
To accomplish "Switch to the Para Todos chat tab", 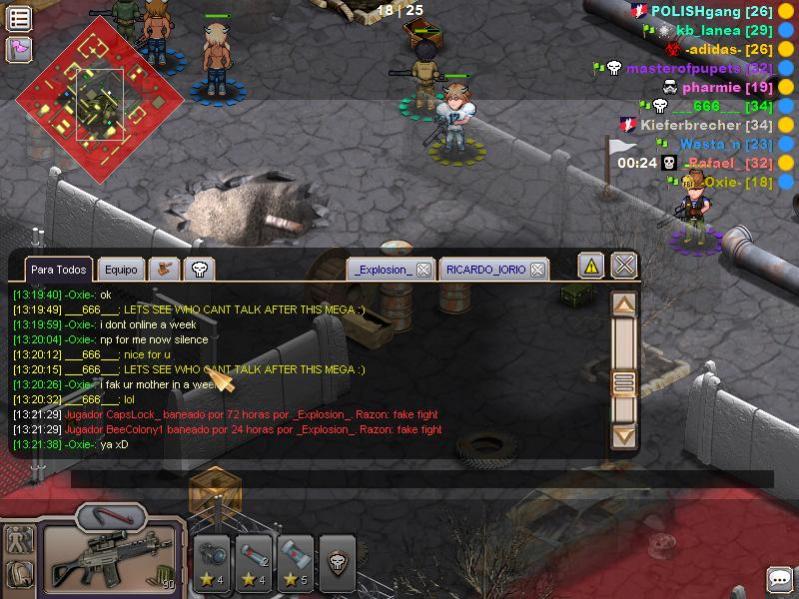I will (58, 269).
